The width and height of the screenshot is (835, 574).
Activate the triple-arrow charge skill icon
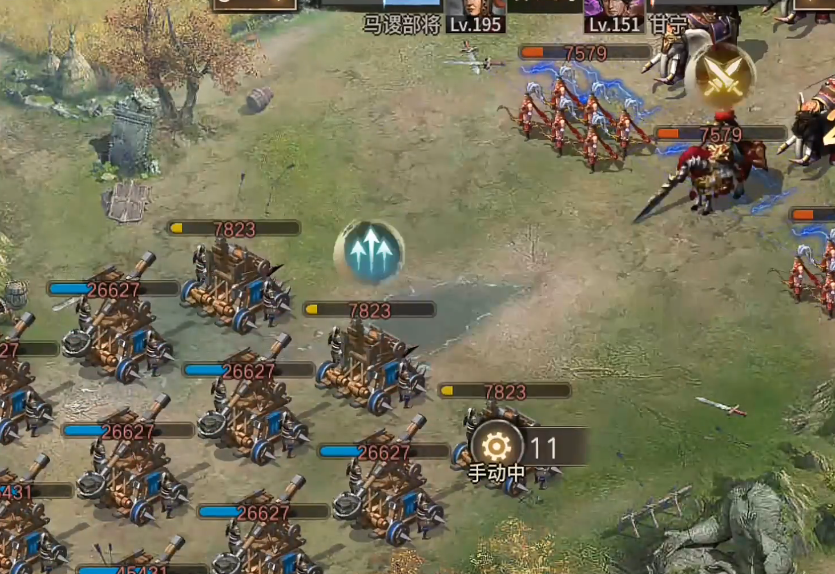pos(369,253)
